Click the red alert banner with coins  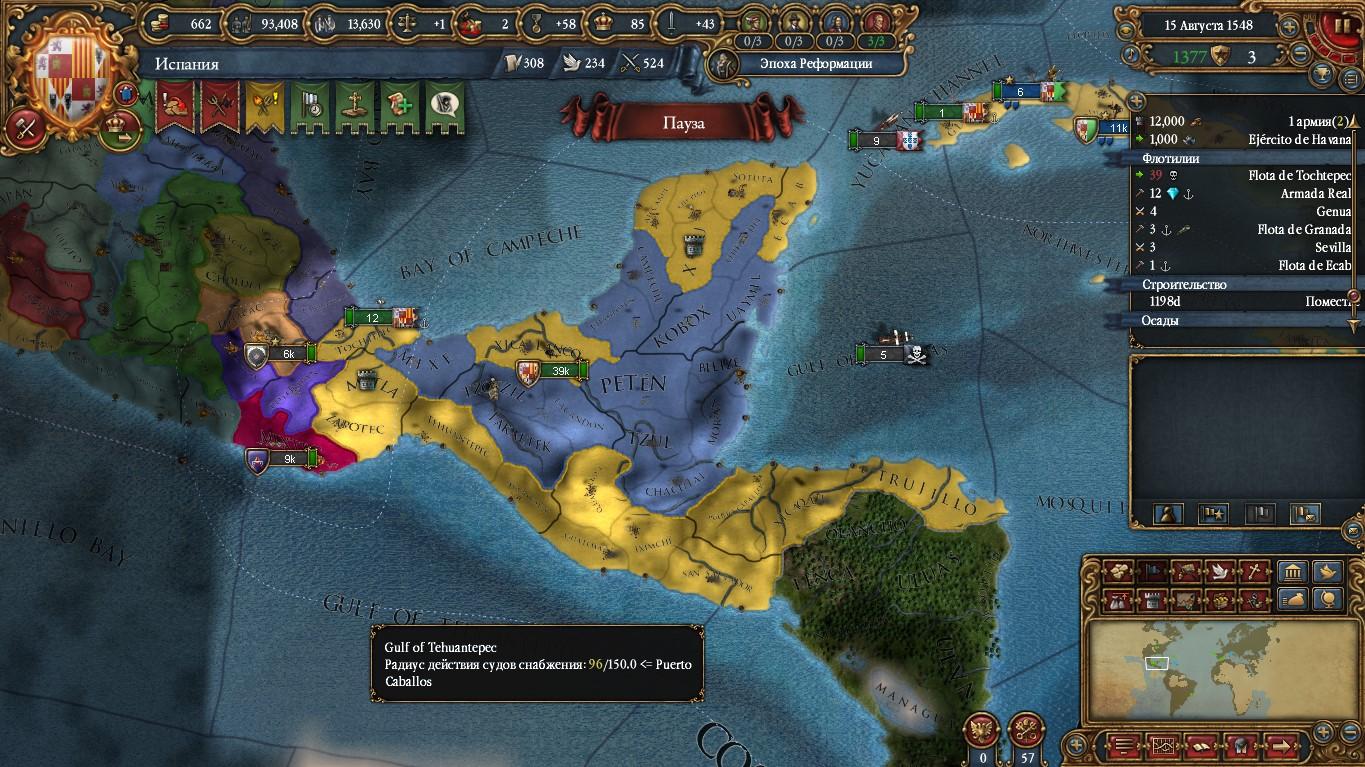tap(175, 104)
